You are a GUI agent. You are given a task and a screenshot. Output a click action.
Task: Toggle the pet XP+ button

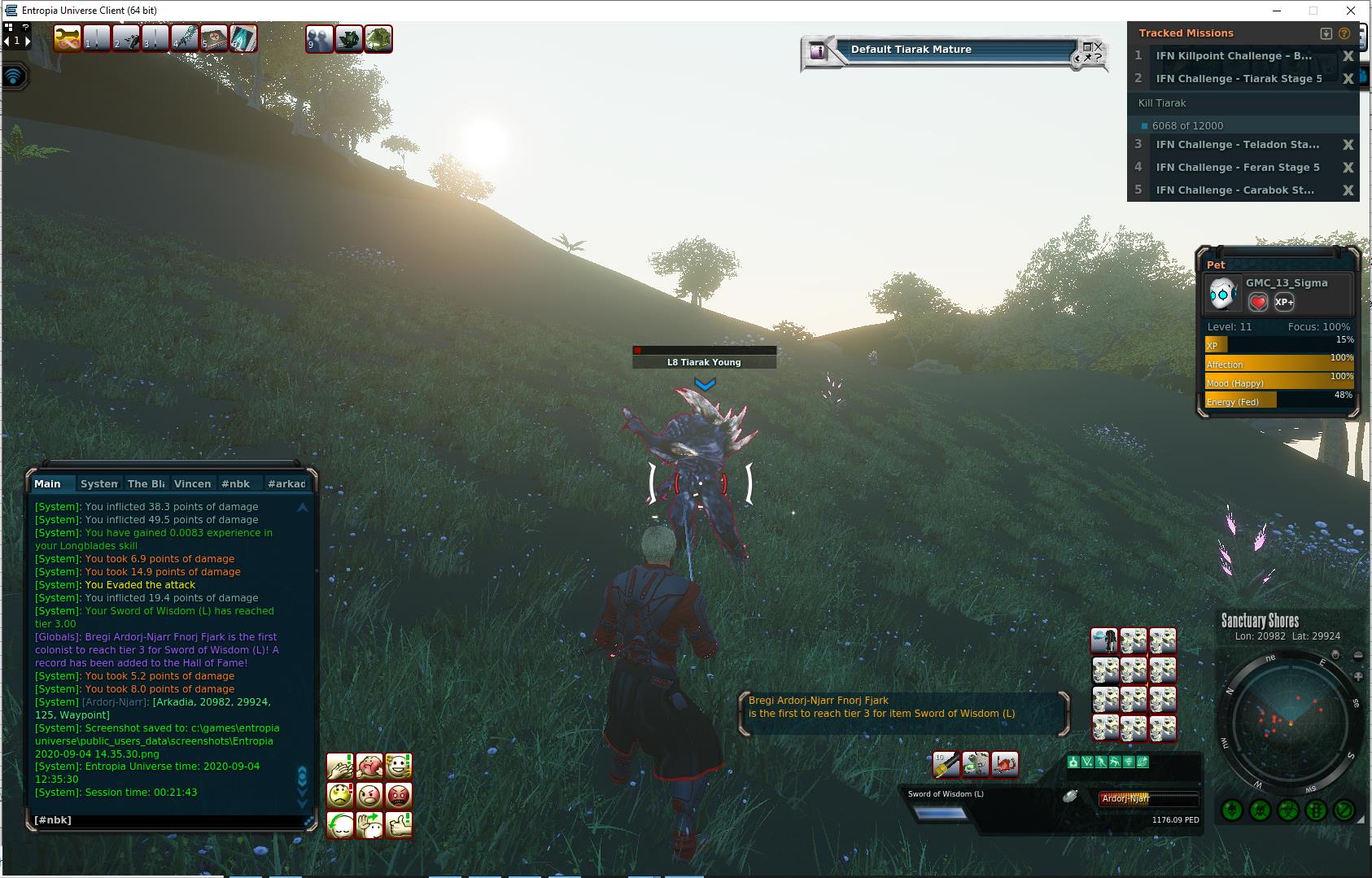[x=1284, y=303]
